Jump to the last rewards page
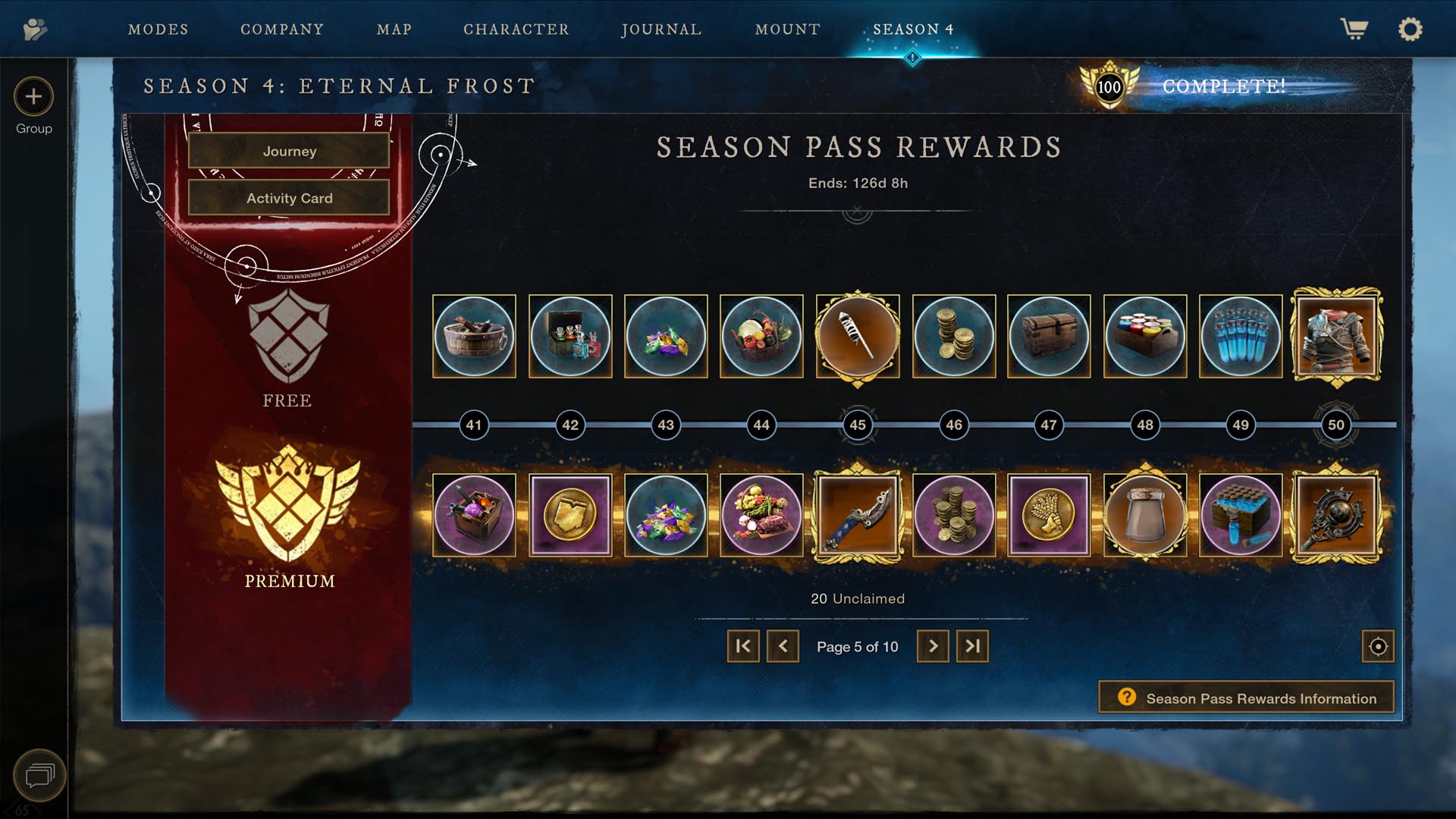The height and width of the screenshot is (819, 1456). click(973, 646)
